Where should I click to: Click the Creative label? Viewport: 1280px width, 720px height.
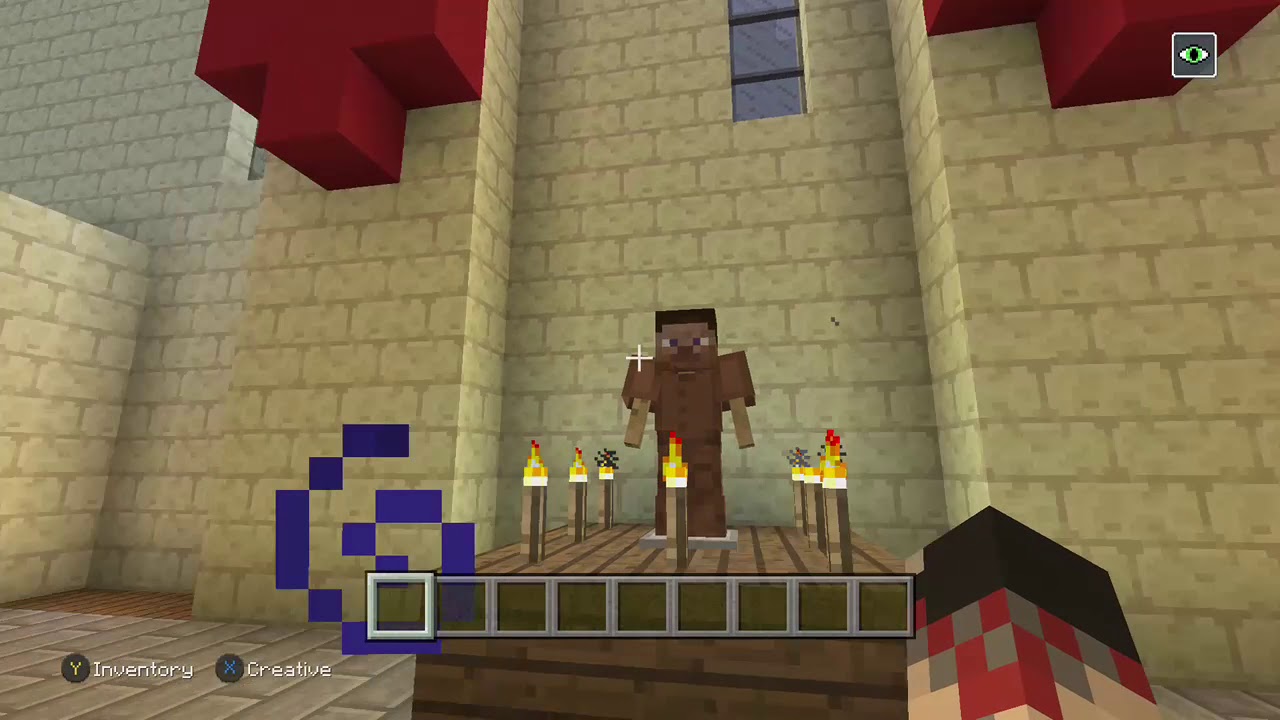(289, 670)
